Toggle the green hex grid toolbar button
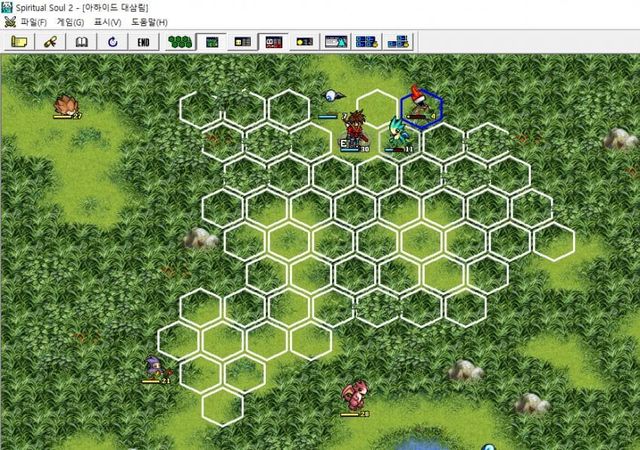This screenshot has height=450, width=640. 180,41
